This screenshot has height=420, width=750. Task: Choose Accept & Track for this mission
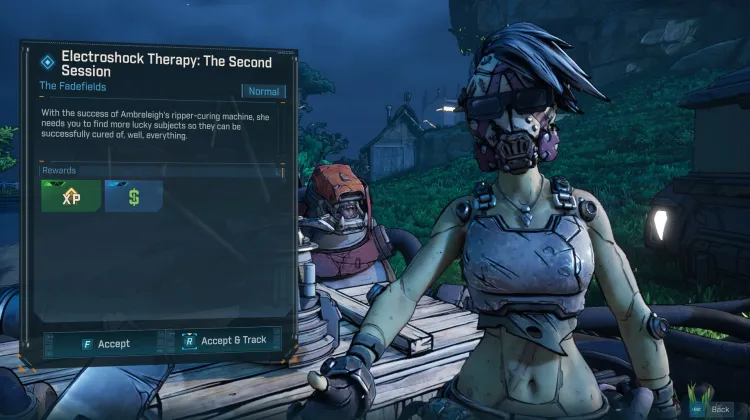[225, 341]
